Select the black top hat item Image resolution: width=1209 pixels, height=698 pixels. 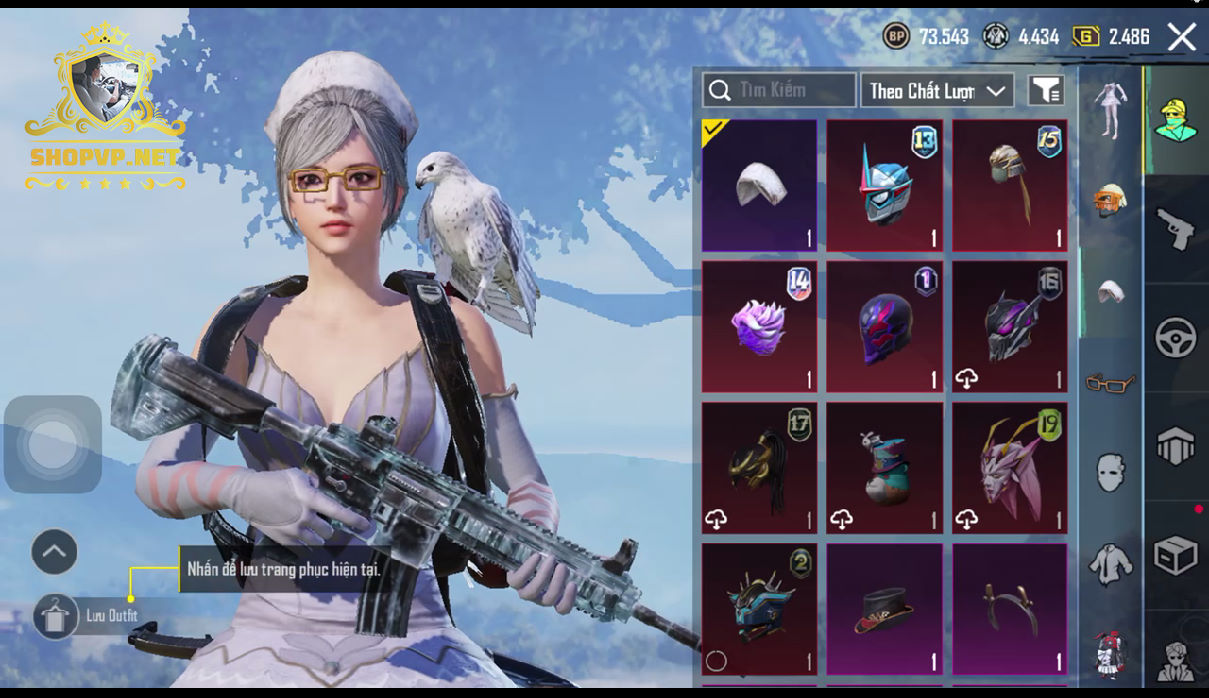point(884,609)
